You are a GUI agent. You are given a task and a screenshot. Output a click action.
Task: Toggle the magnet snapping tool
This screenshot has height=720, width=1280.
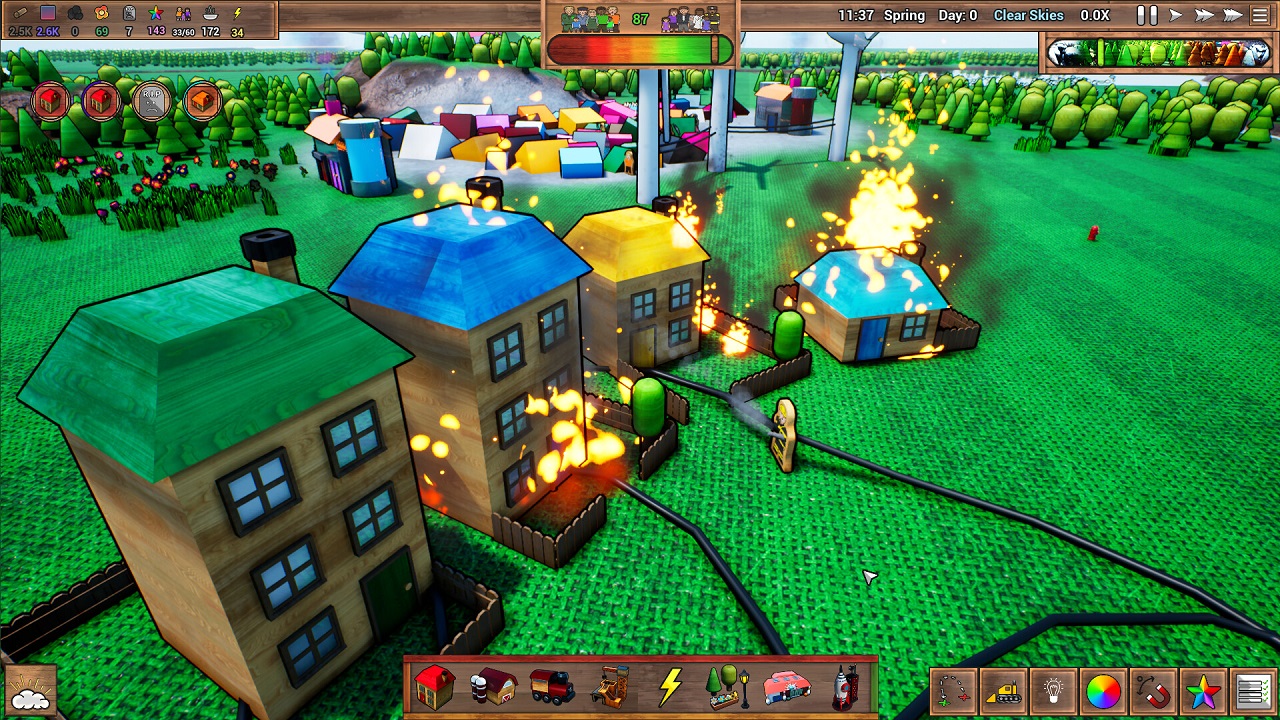pos(1153,691)
